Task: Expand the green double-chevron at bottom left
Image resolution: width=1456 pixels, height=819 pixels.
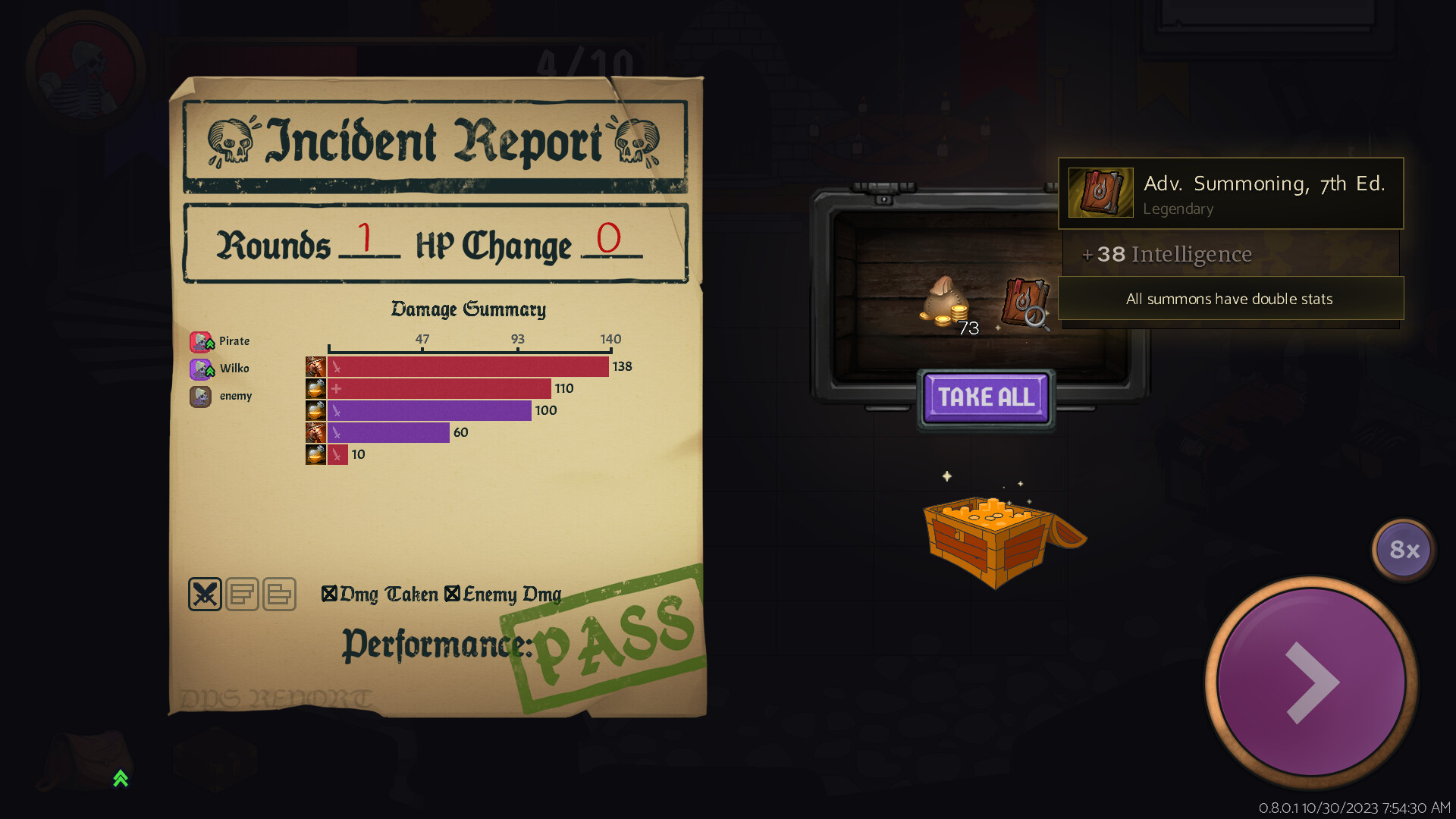Action: coord(119,779)
